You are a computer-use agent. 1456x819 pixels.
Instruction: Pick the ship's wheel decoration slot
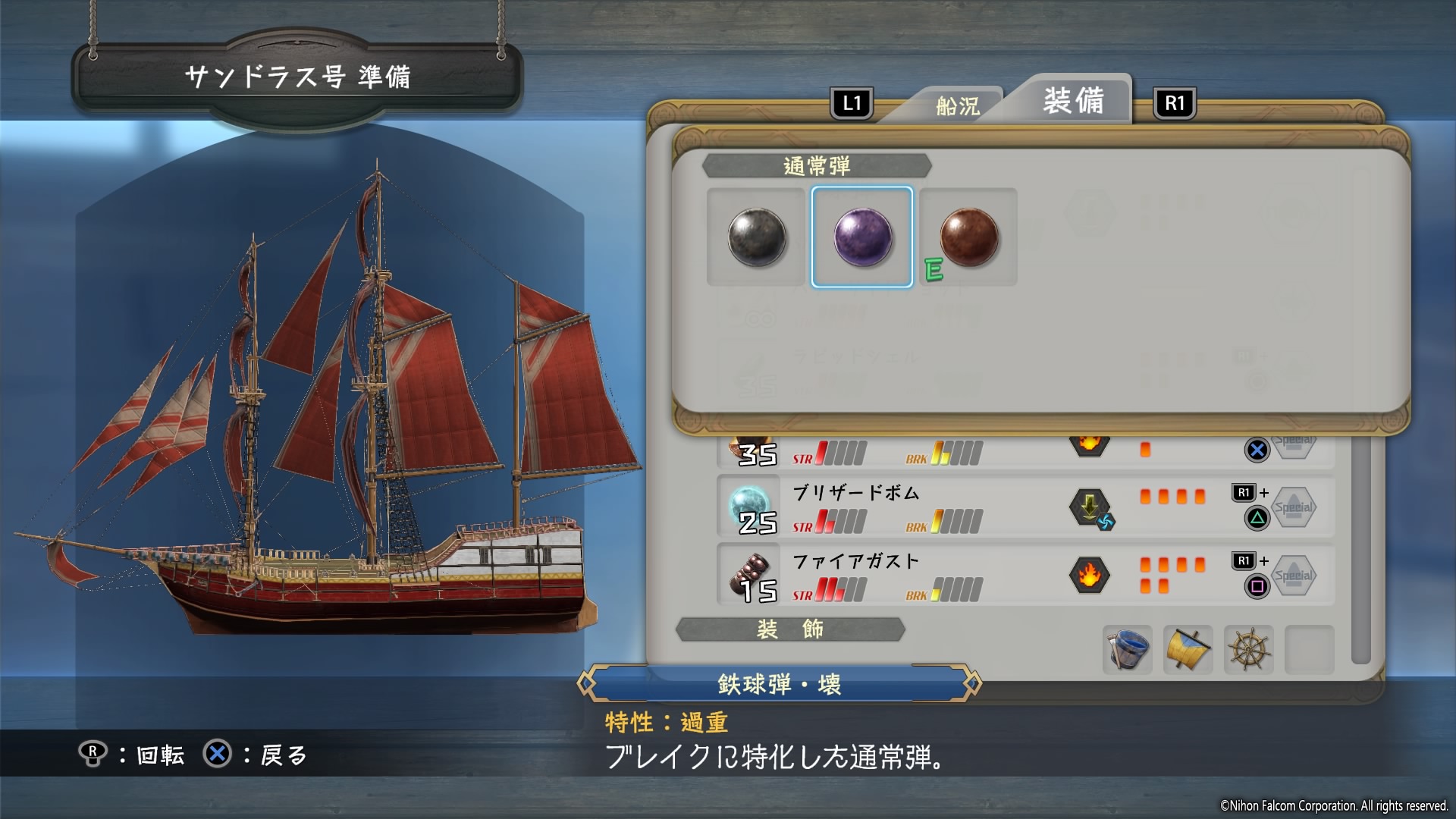coord(1248,650)
